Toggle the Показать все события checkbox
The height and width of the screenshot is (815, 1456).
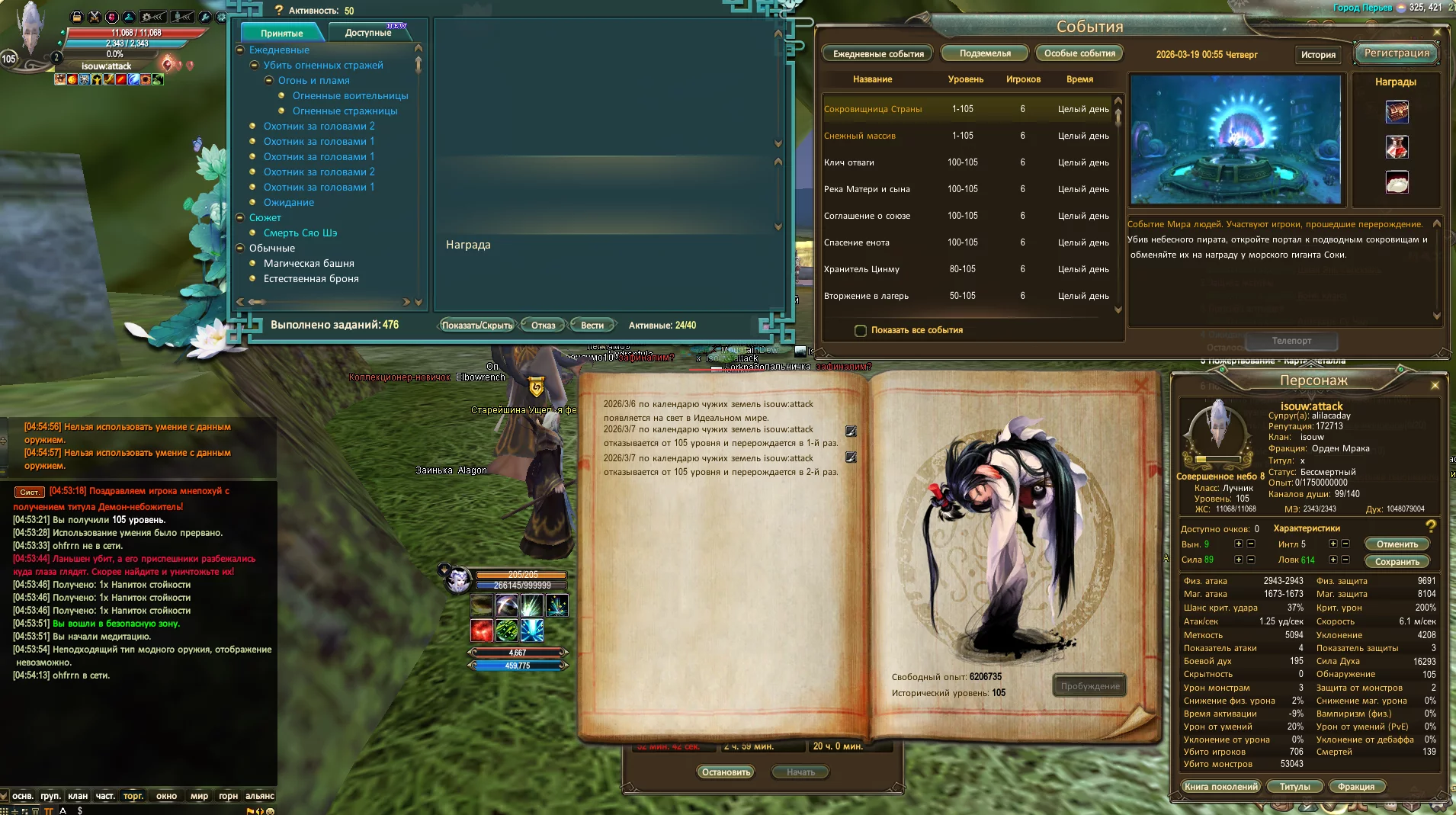point(861,331)
